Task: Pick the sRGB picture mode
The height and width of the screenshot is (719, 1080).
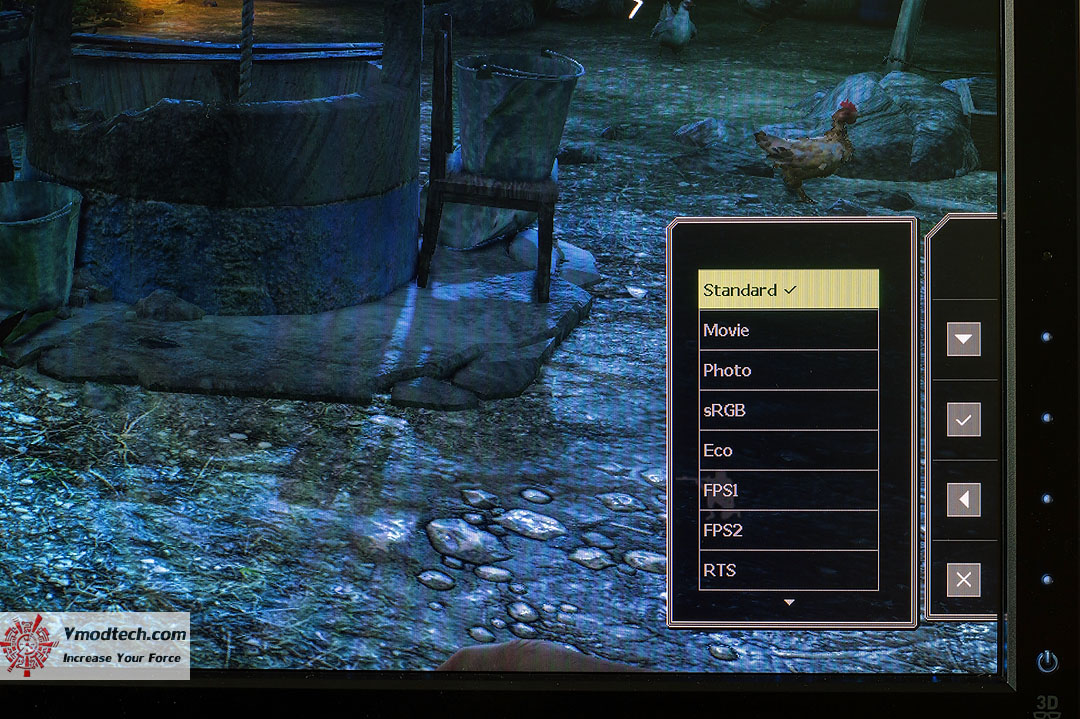Action: click(788, 410)
